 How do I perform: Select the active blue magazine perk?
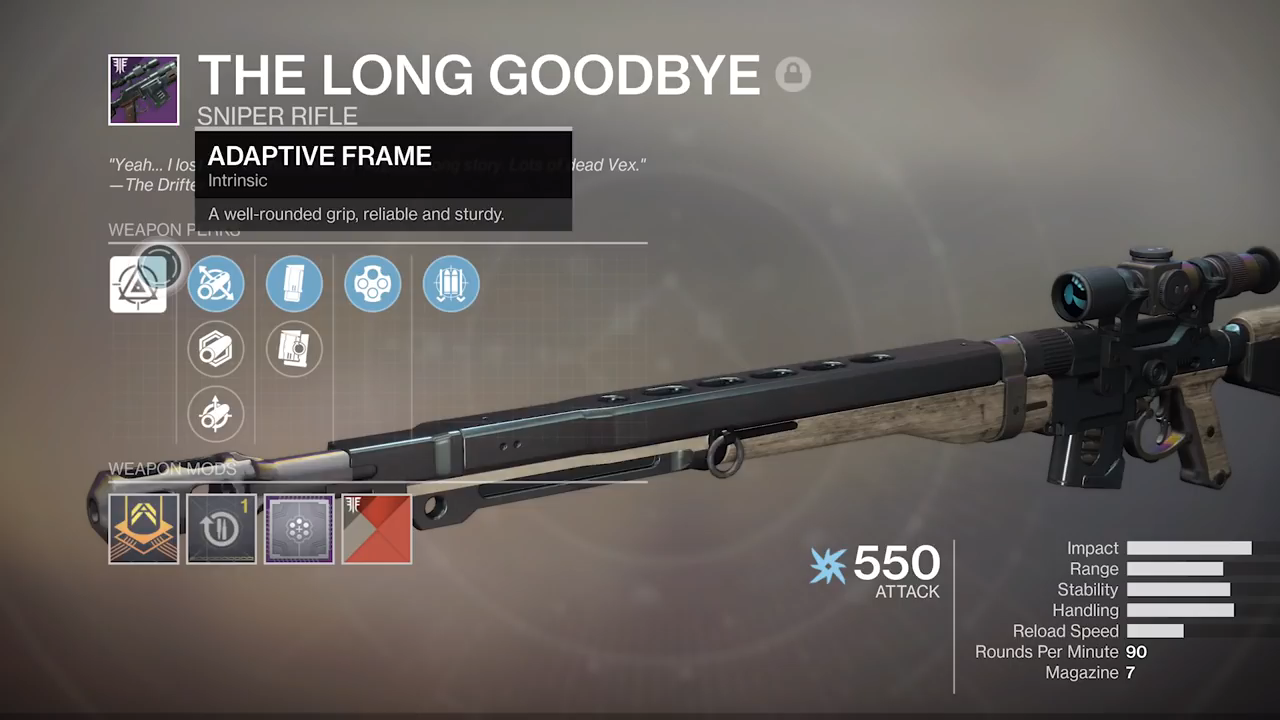coord(294,284)
